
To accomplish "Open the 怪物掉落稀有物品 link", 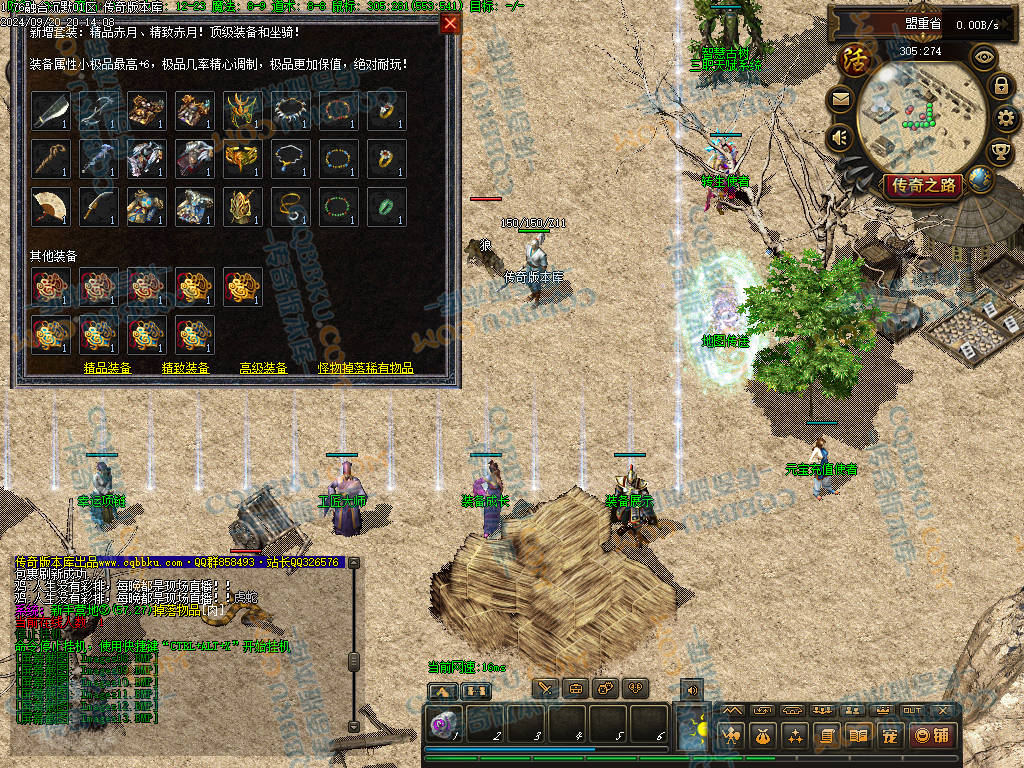I will click(x=366, y=368).
